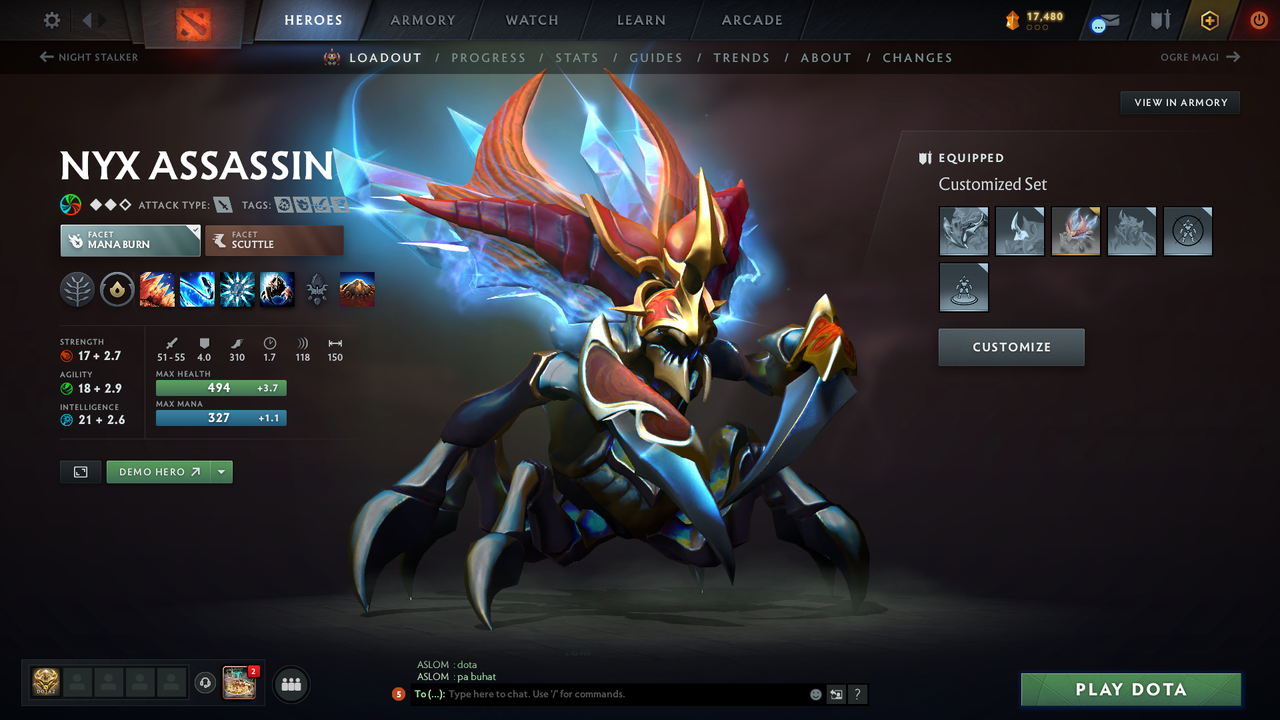Viewport: 1280px width, 720px height.
Task: Click the power button icon
Action: (x=1258, y=19)
